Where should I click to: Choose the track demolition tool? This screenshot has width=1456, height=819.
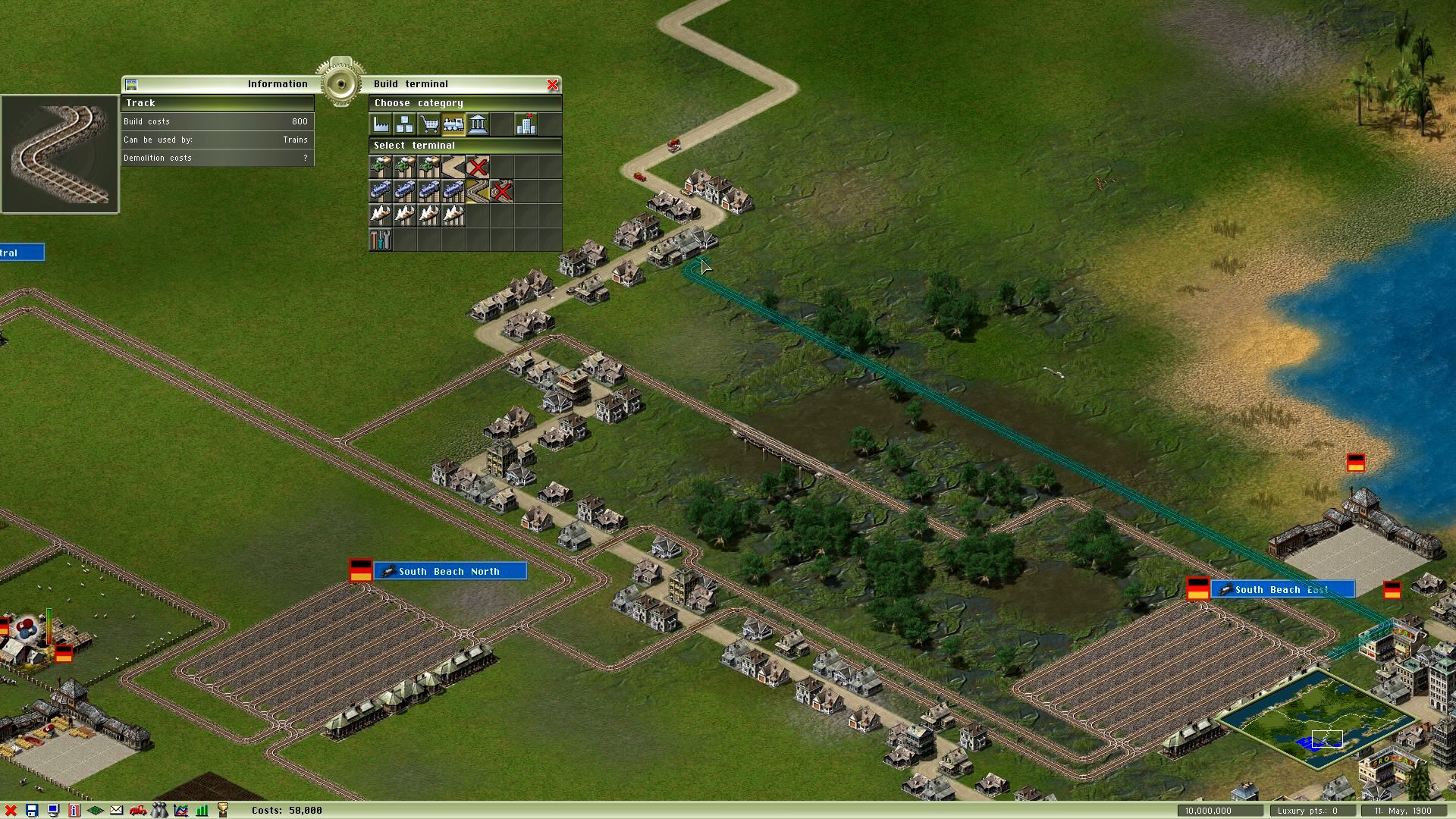tap(502, 191)
